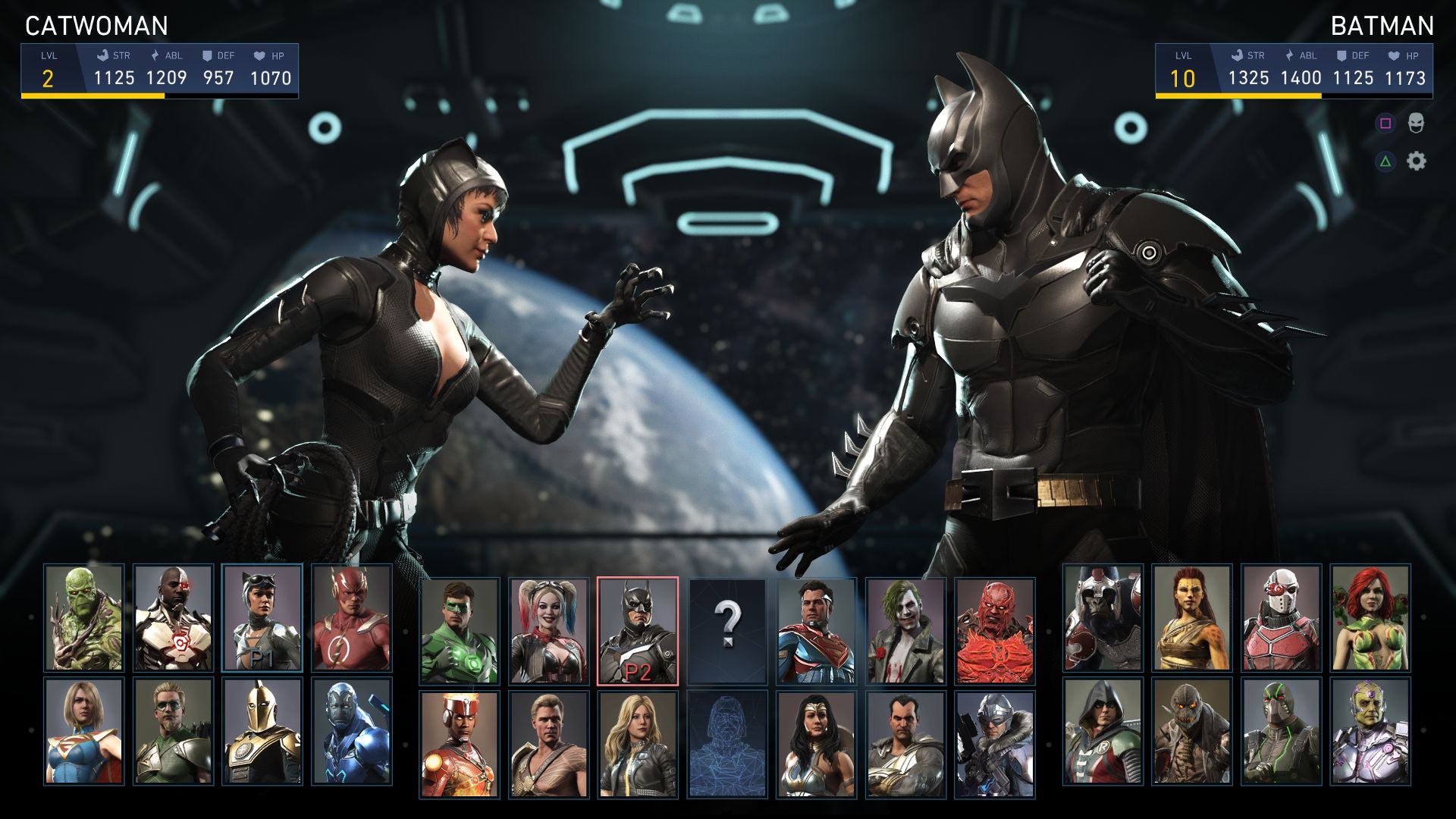This screenshot has height=819, width=1456.
Task: Choose Wonder Woman from the roster
Action: tap(816, 744)
